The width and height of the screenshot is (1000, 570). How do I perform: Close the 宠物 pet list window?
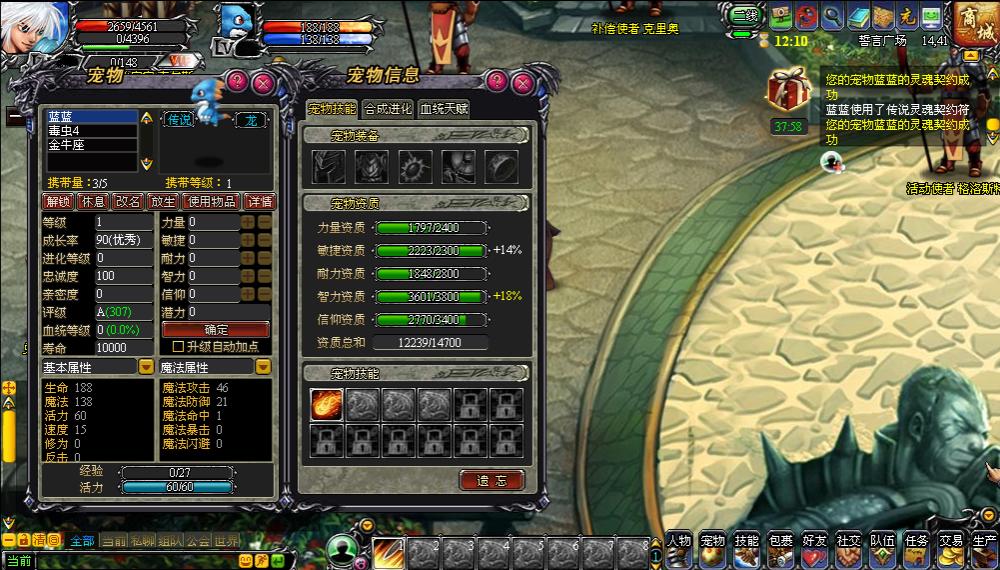point(264,82)
